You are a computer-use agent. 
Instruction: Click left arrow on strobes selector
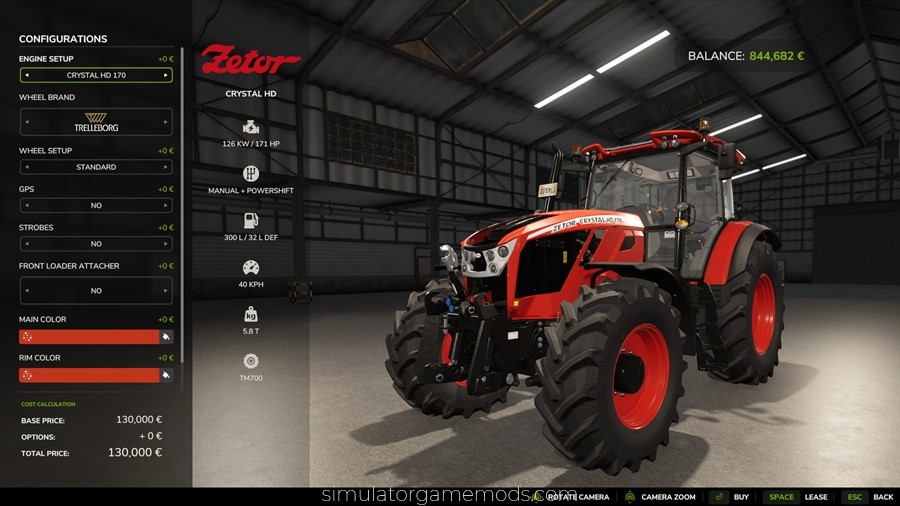coord(26,243)
